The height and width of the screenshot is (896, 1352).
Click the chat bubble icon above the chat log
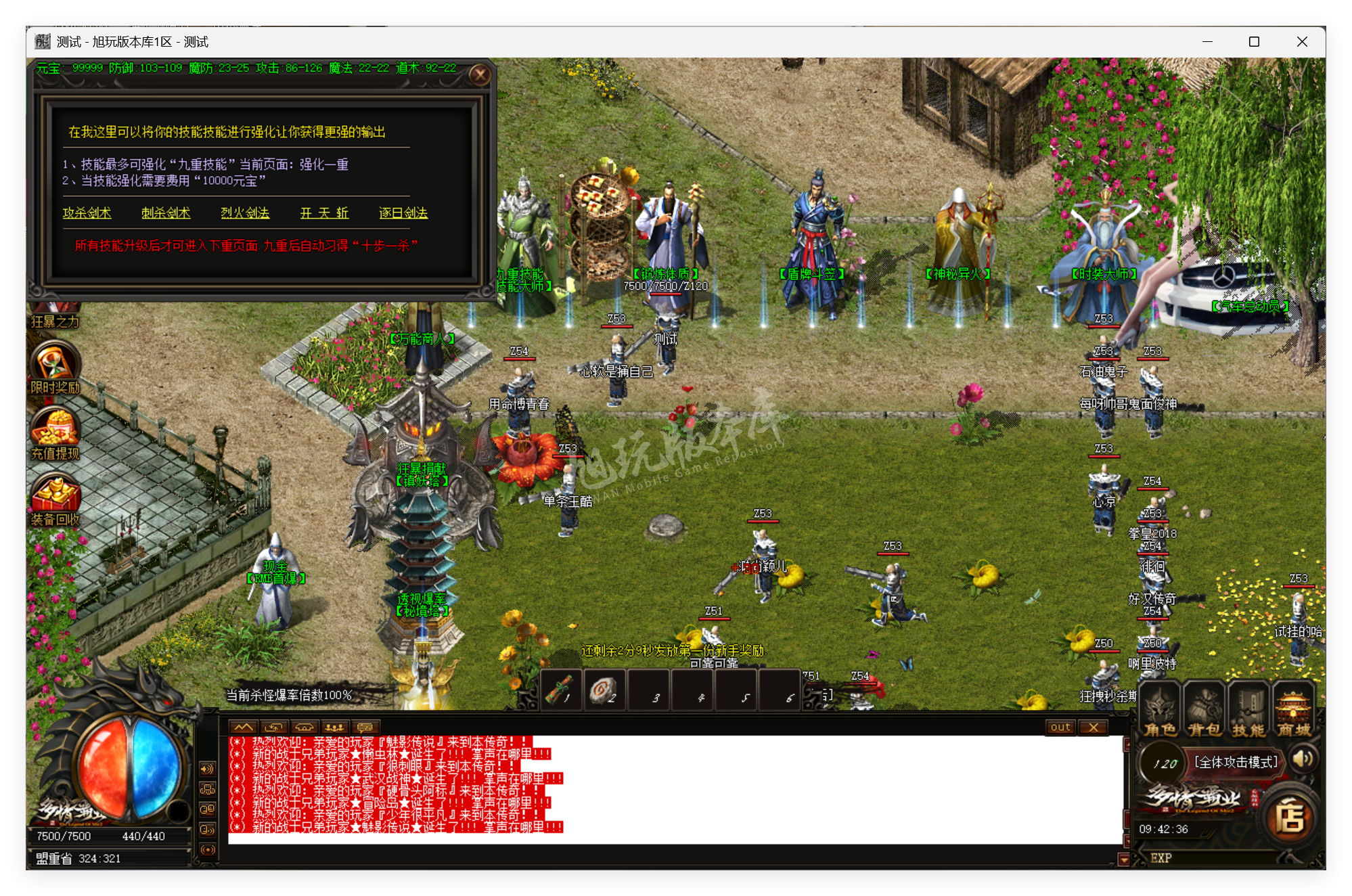[365, 728]
